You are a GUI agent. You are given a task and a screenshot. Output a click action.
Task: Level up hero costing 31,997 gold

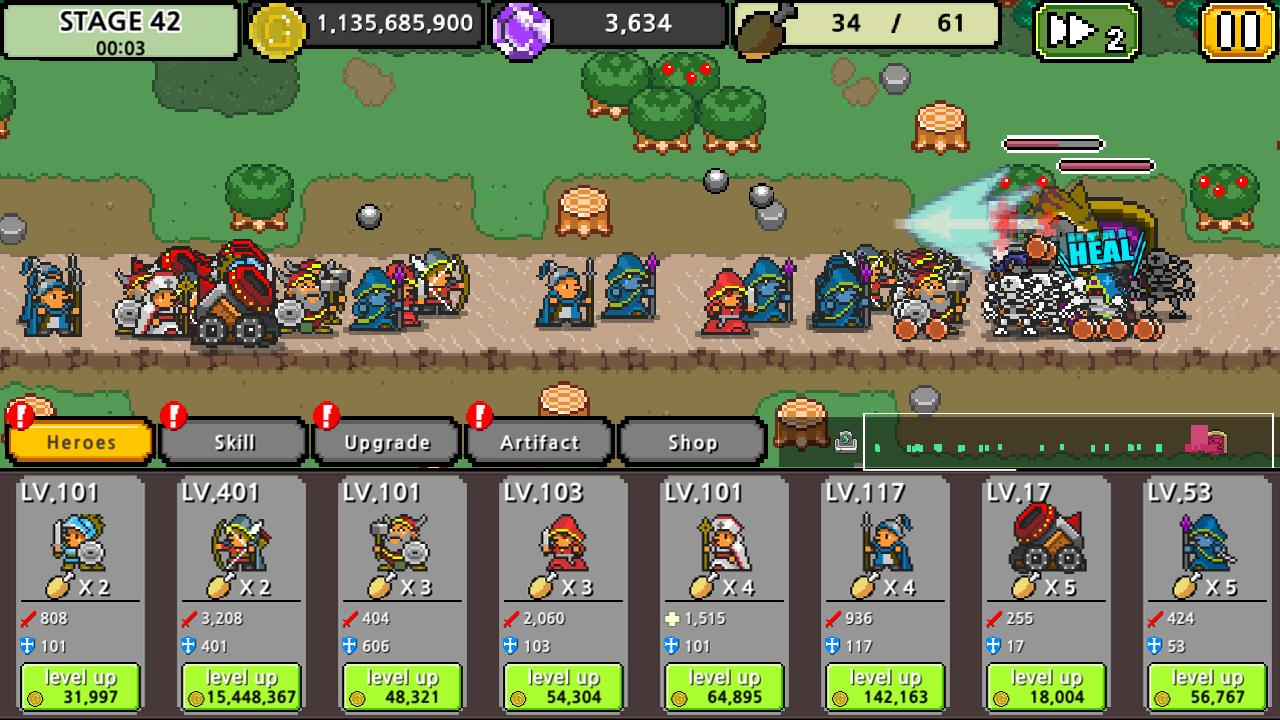coord(80,687)
